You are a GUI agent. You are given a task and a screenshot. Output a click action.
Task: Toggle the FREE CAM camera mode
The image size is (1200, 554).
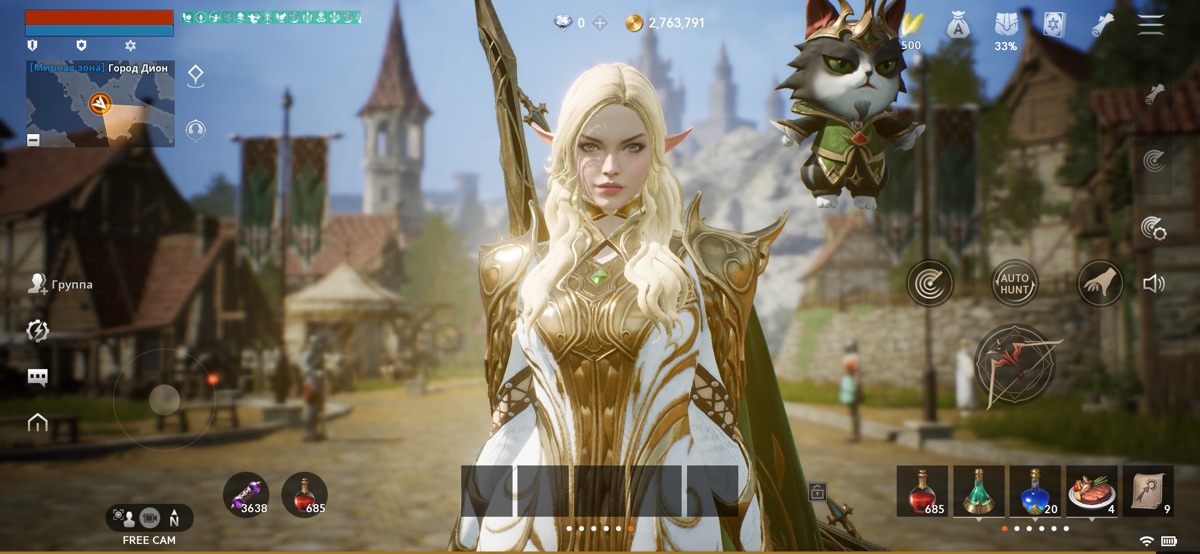149,518
